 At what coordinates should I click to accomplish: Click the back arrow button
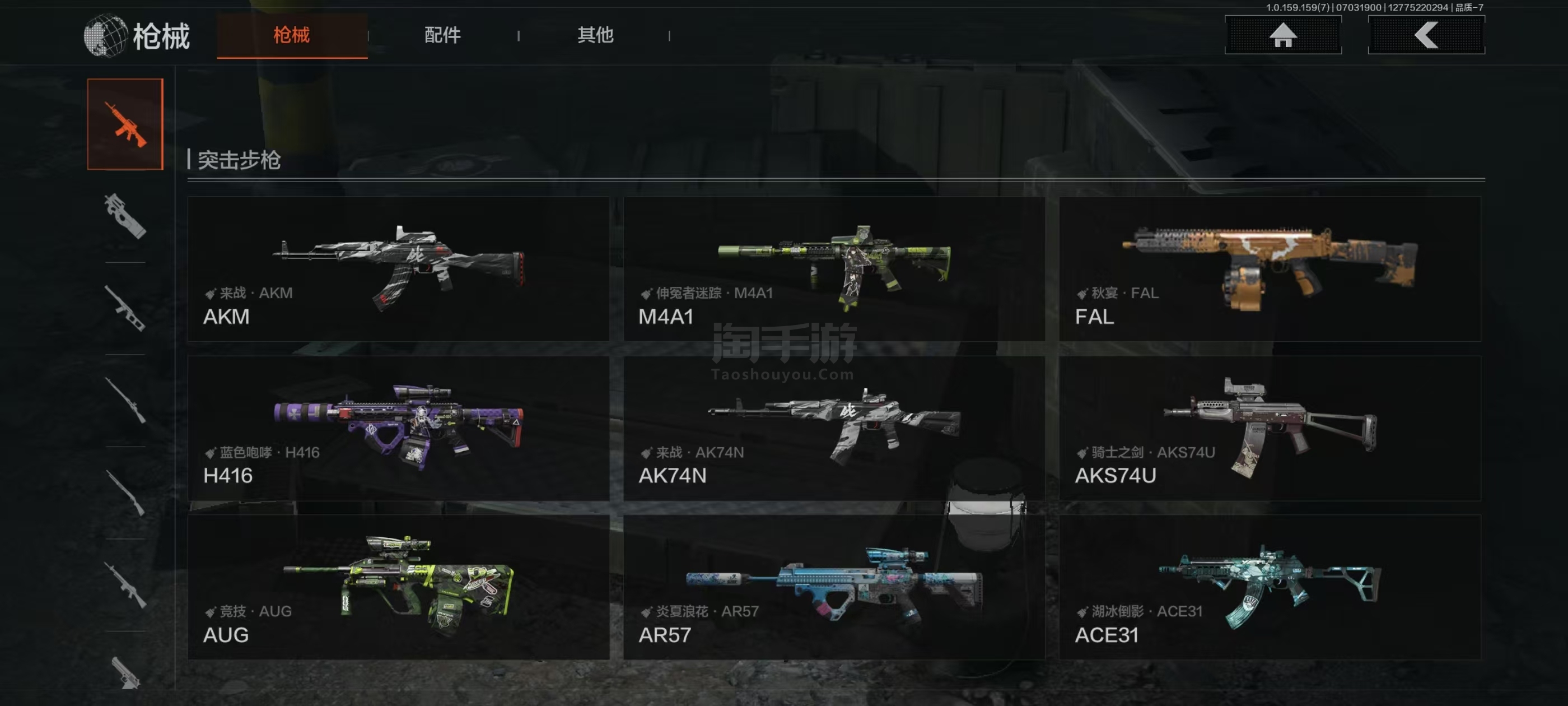(x=1426, y=35)
